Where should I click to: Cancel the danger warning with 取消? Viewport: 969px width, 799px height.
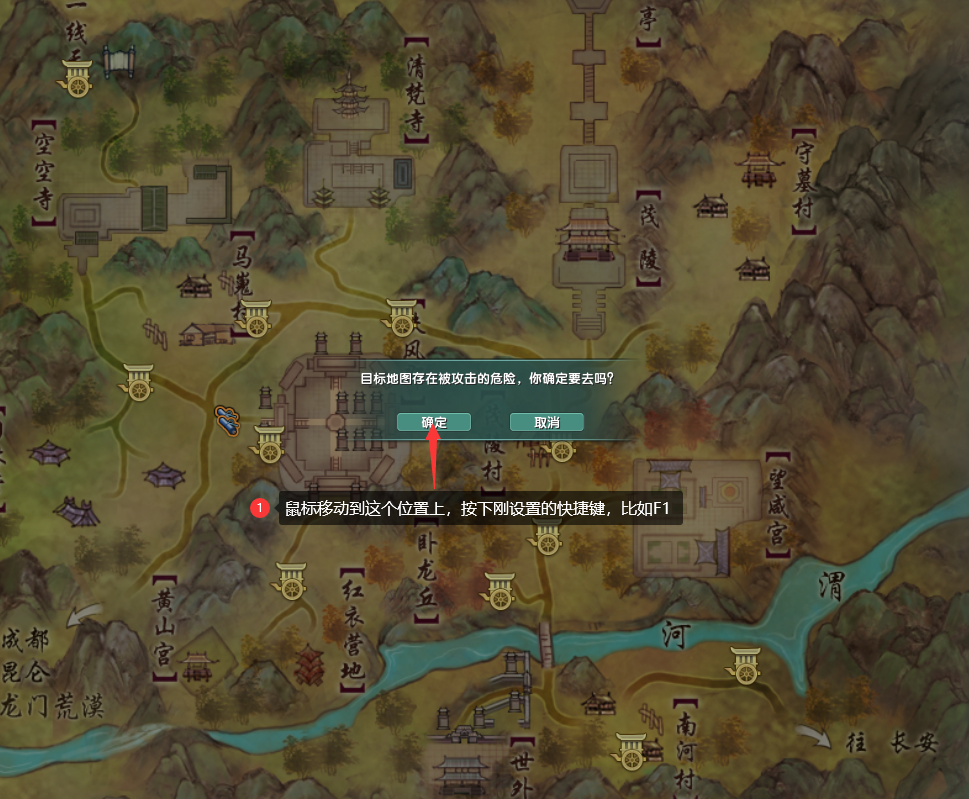tap(546, 422)
